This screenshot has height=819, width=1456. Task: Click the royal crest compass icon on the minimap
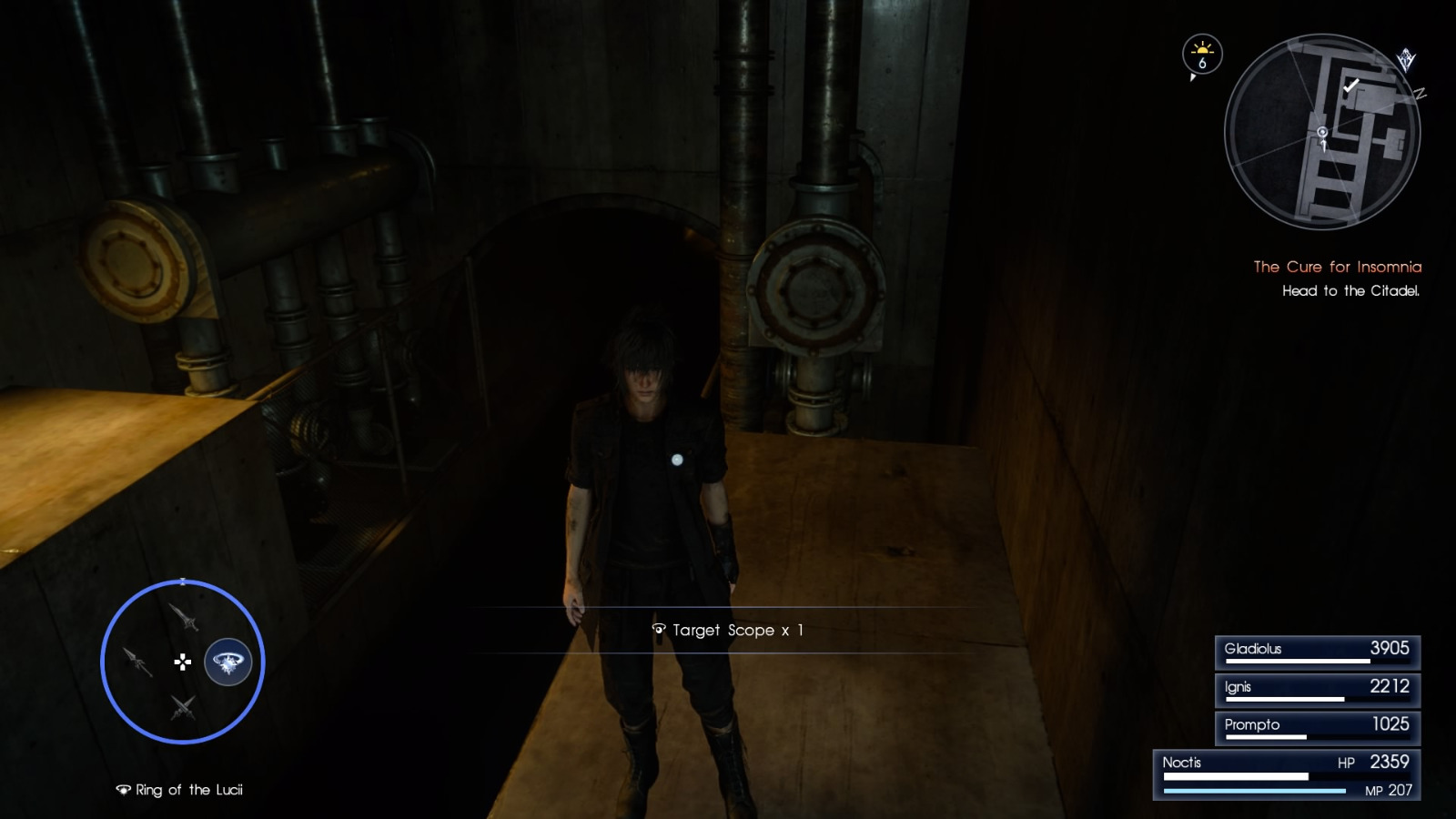pyautogui.click(x=1406, y=56)
